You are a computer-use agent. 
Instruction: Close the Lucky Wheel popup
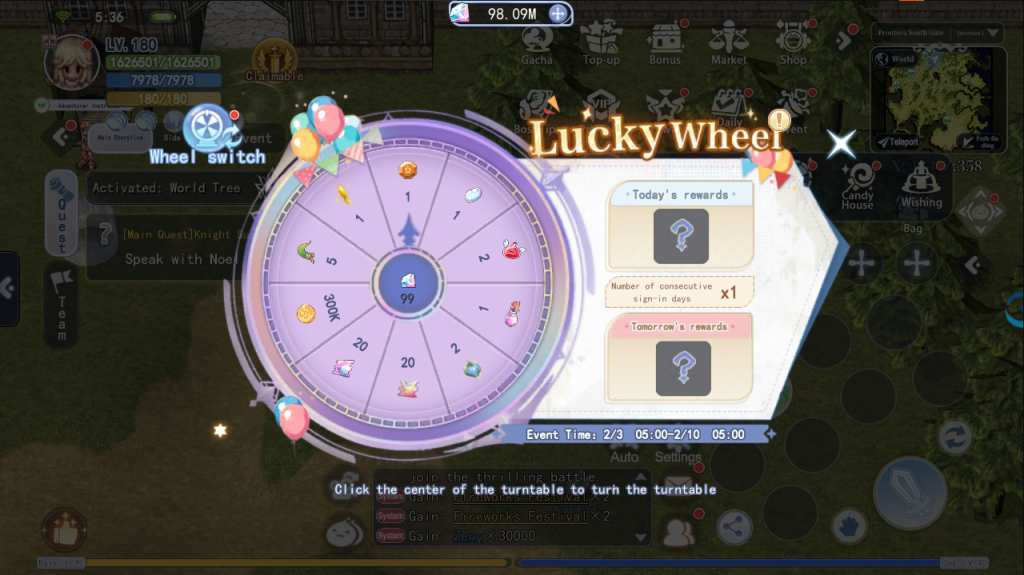tap(840, 144)
